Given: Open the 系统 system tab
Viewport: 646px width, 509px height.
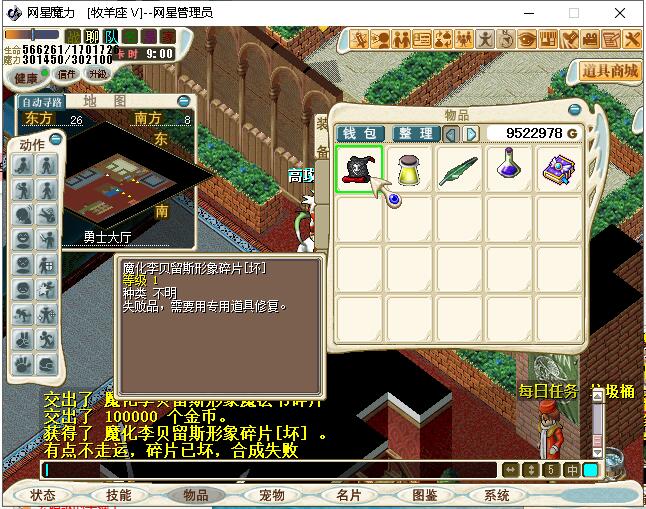Looking at the screenshot, I should pos(497,495).
